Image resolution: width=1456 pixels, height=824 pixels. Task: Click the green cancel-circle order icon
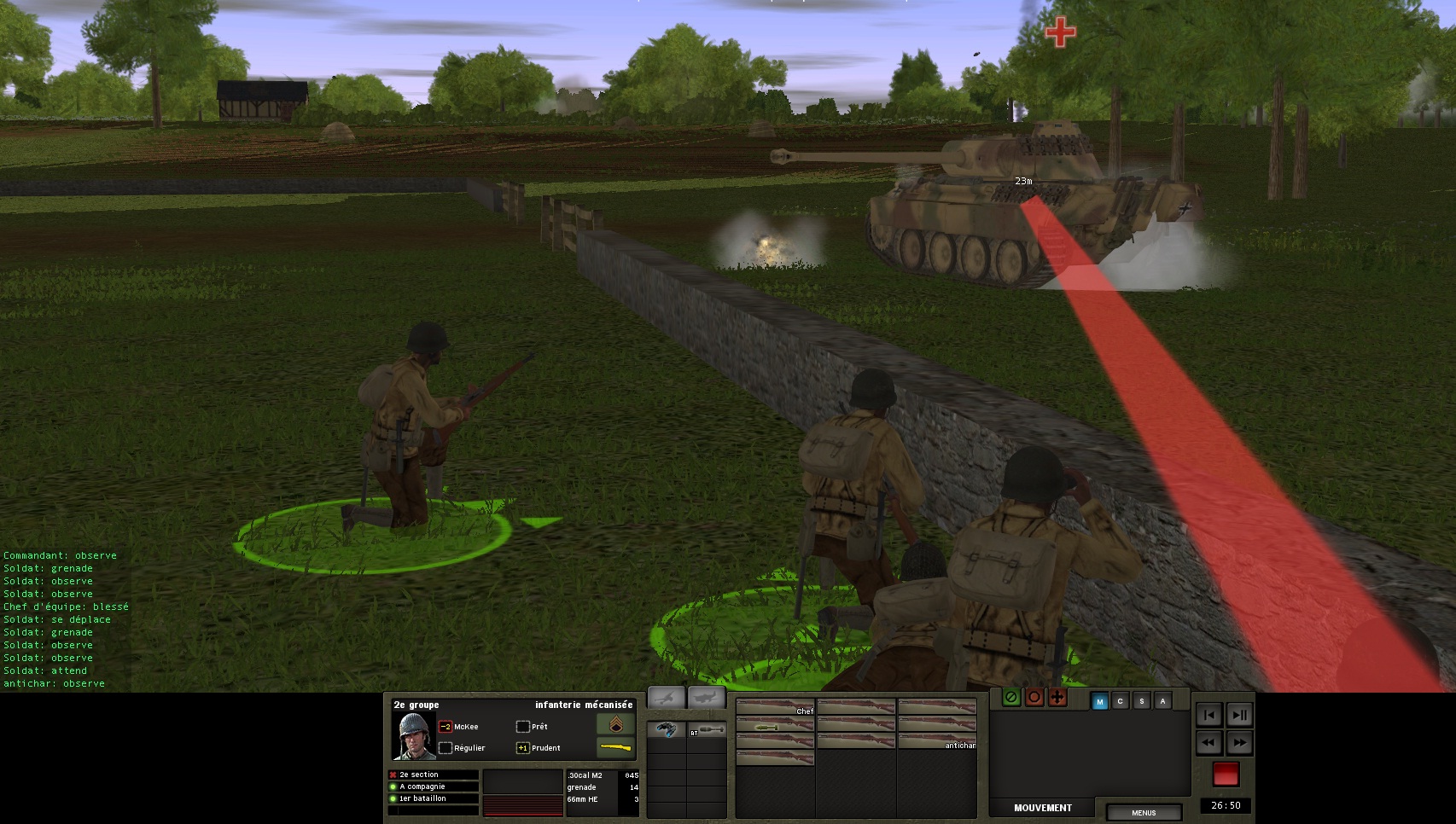point(1011,698)
